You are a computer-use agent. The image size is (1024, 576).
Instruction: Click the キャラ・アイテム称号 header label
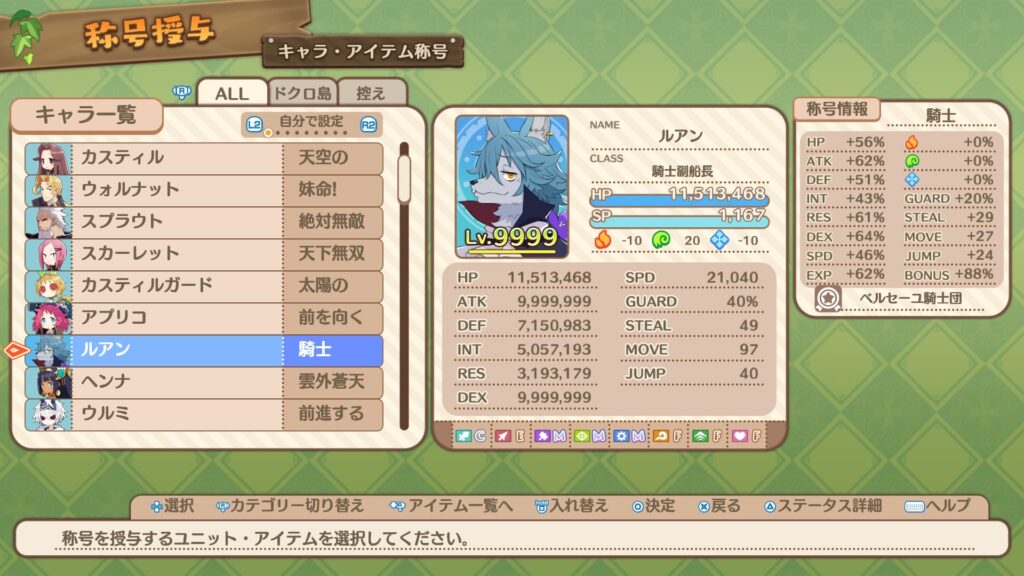coord(362,50)
